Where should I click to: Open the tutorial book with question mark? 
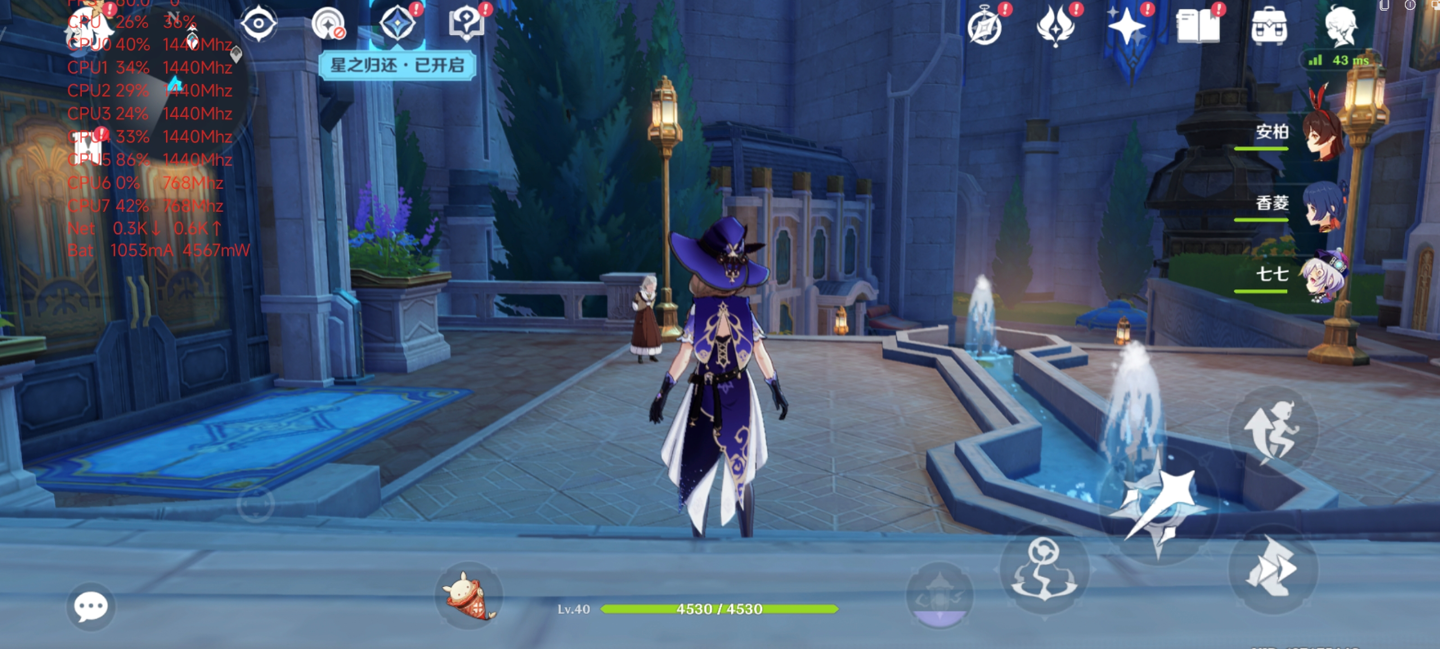pyautogui.click(x=467, y=24)
